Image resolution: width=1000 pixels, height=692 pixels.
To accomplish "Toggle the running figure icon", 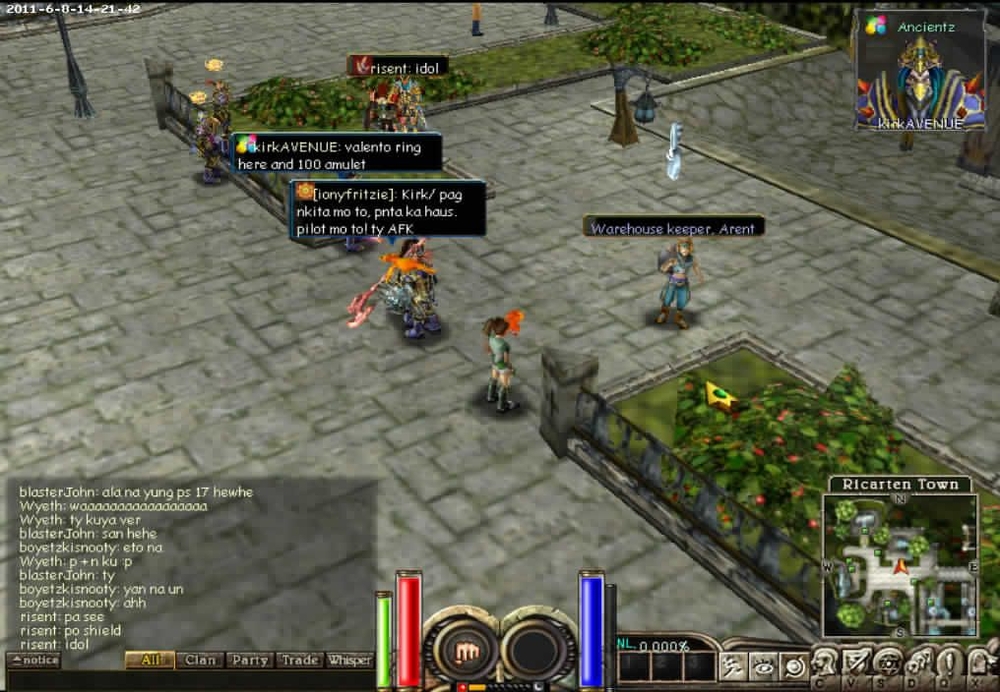I will point(733,665).
